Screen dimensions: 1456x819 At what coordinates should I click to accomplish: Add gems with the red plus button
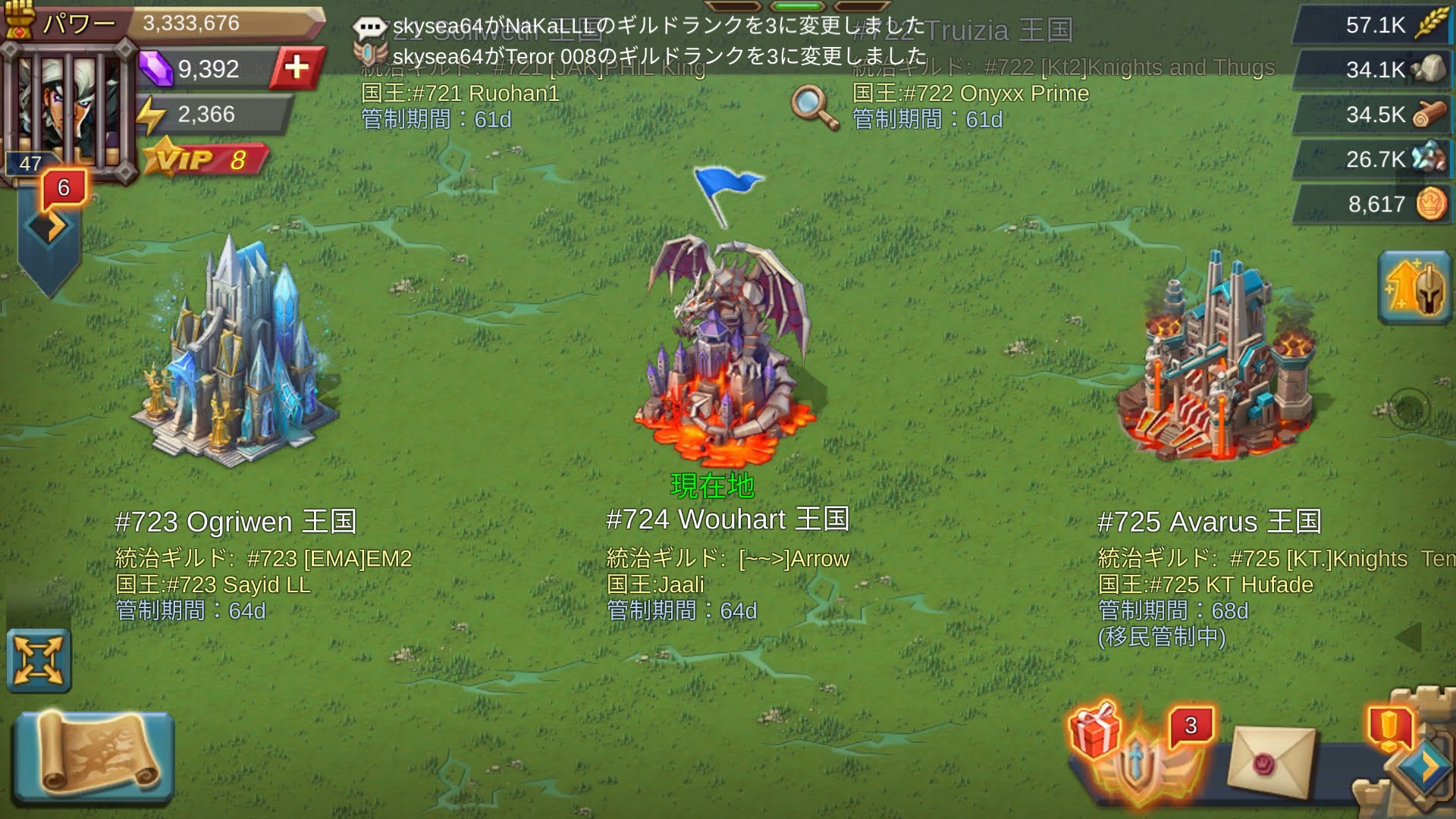[297, 68]
